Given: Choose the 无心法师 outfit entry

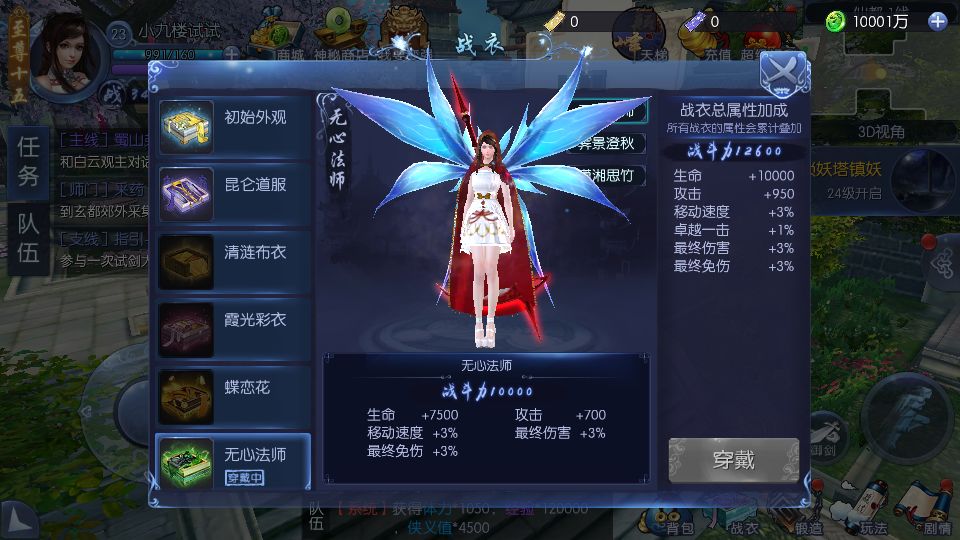Looking at the screenshot, I should pos(232,463).
